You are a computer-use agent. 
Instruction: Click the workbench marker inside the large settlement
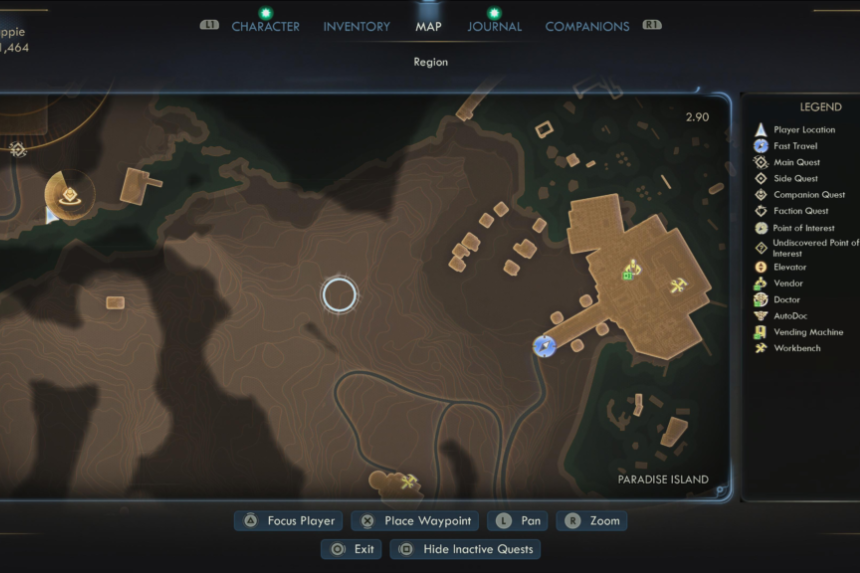(x=679, y=287)
